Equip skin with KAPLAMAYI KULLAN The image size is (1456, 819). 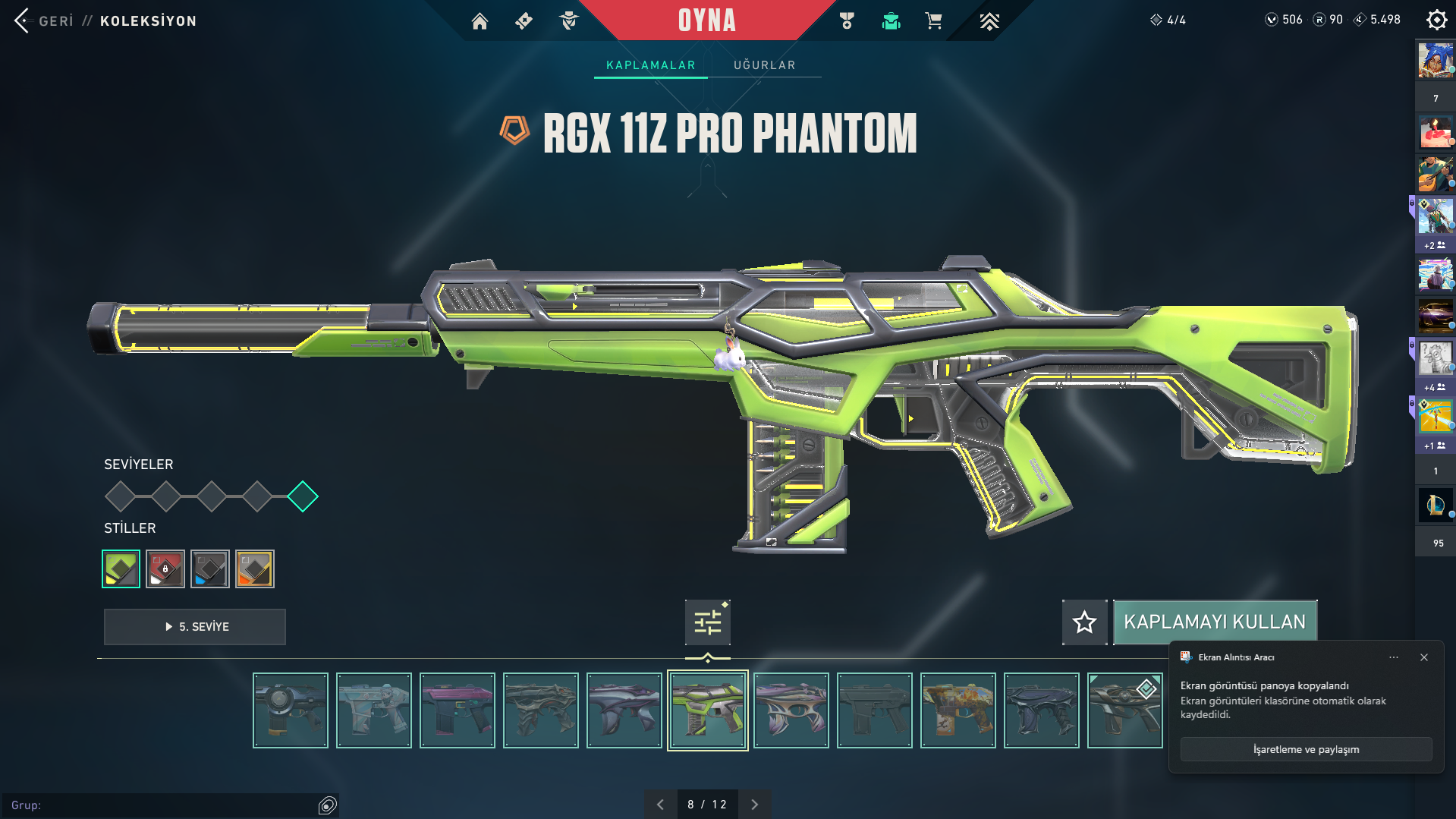1214,622
